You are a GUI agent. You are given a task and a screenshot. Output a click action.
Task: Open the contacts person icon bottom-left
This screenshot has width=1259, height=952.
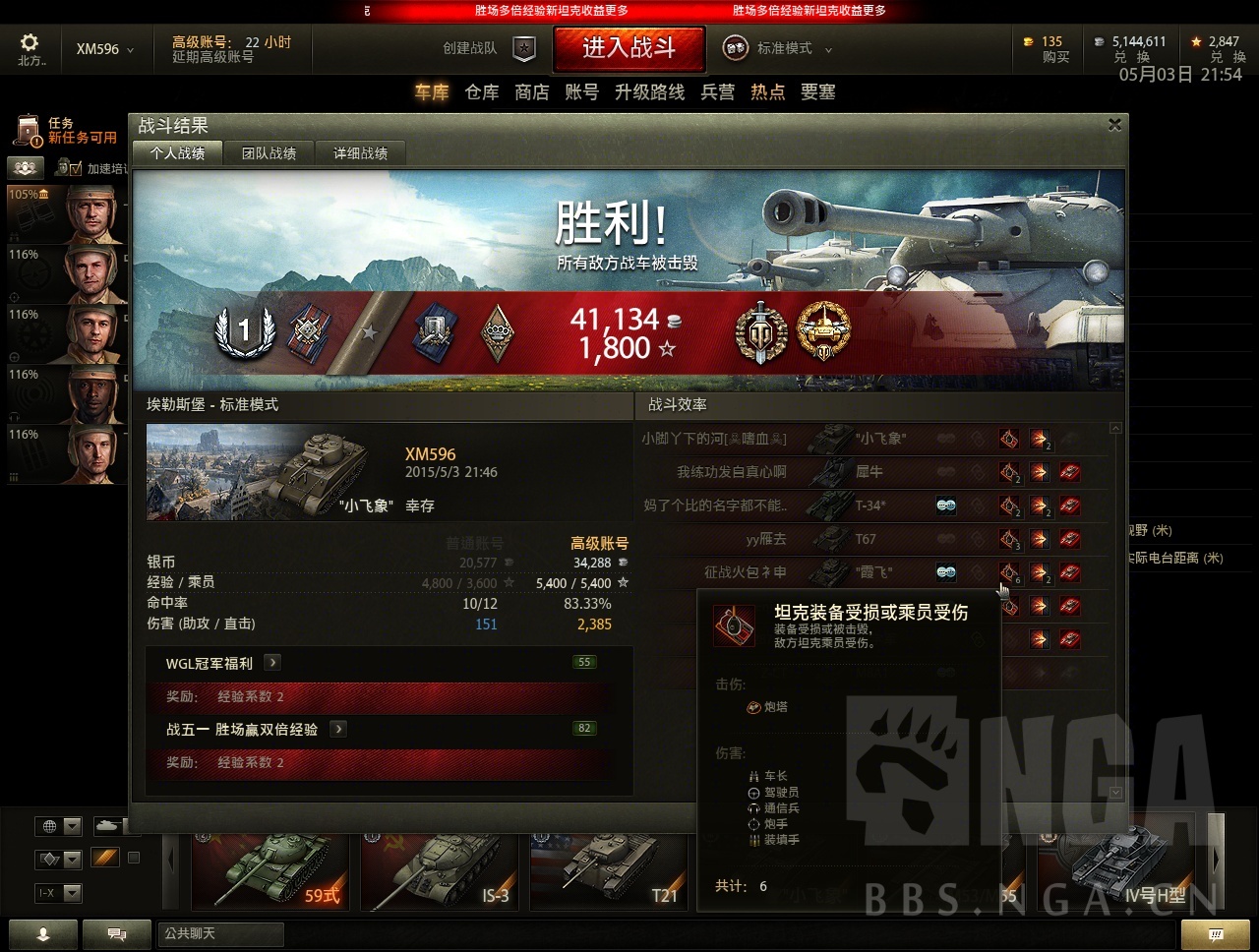point(43,933)
